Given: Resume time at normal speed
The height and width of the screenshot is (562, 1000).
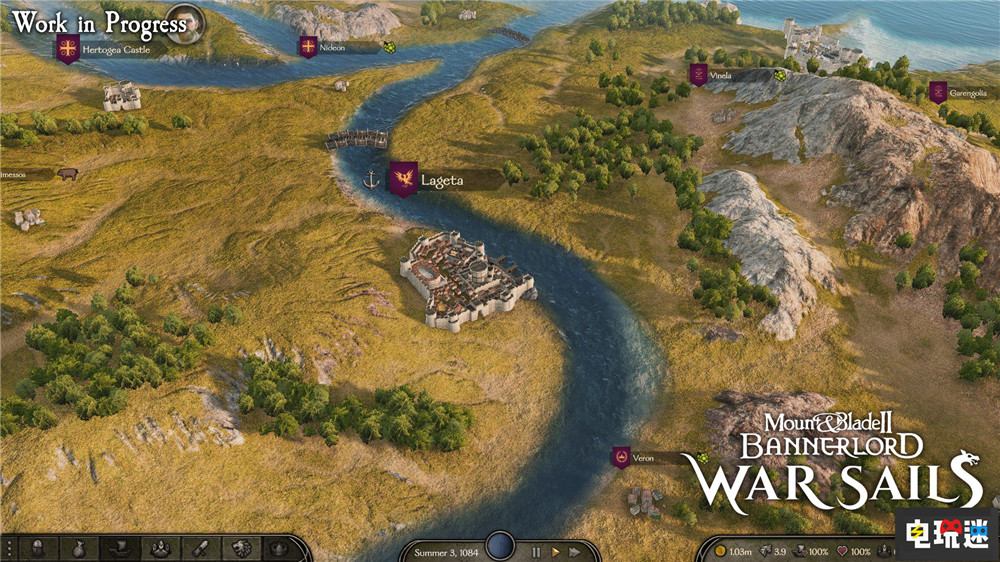Looking at the screenshot, I should click(x=555, y=551).
